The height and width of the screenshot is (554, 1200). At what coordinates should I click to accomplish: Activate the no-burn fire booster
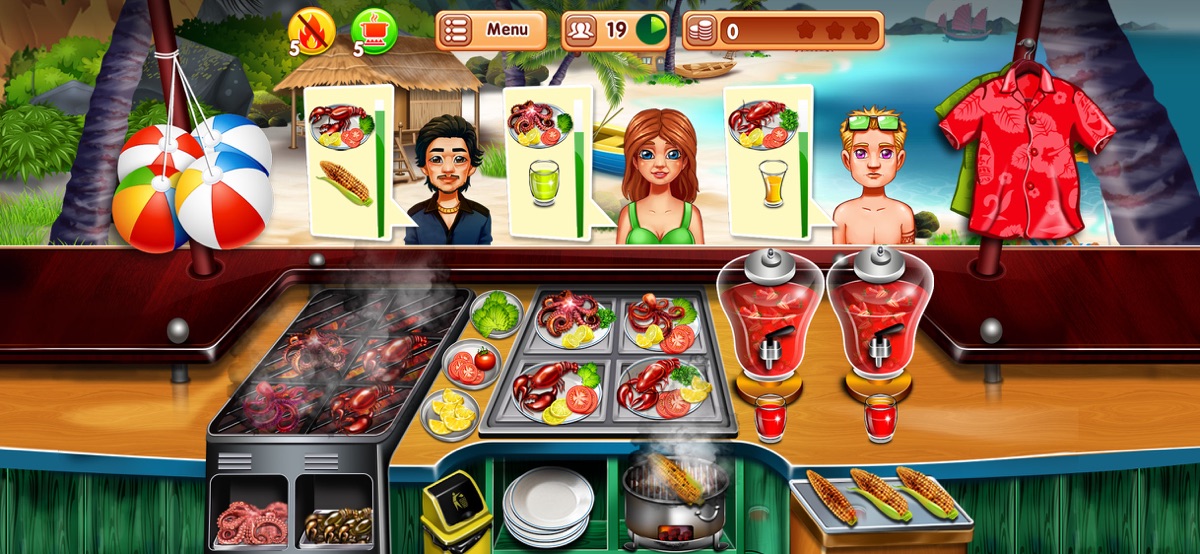(x=310, y=31)
